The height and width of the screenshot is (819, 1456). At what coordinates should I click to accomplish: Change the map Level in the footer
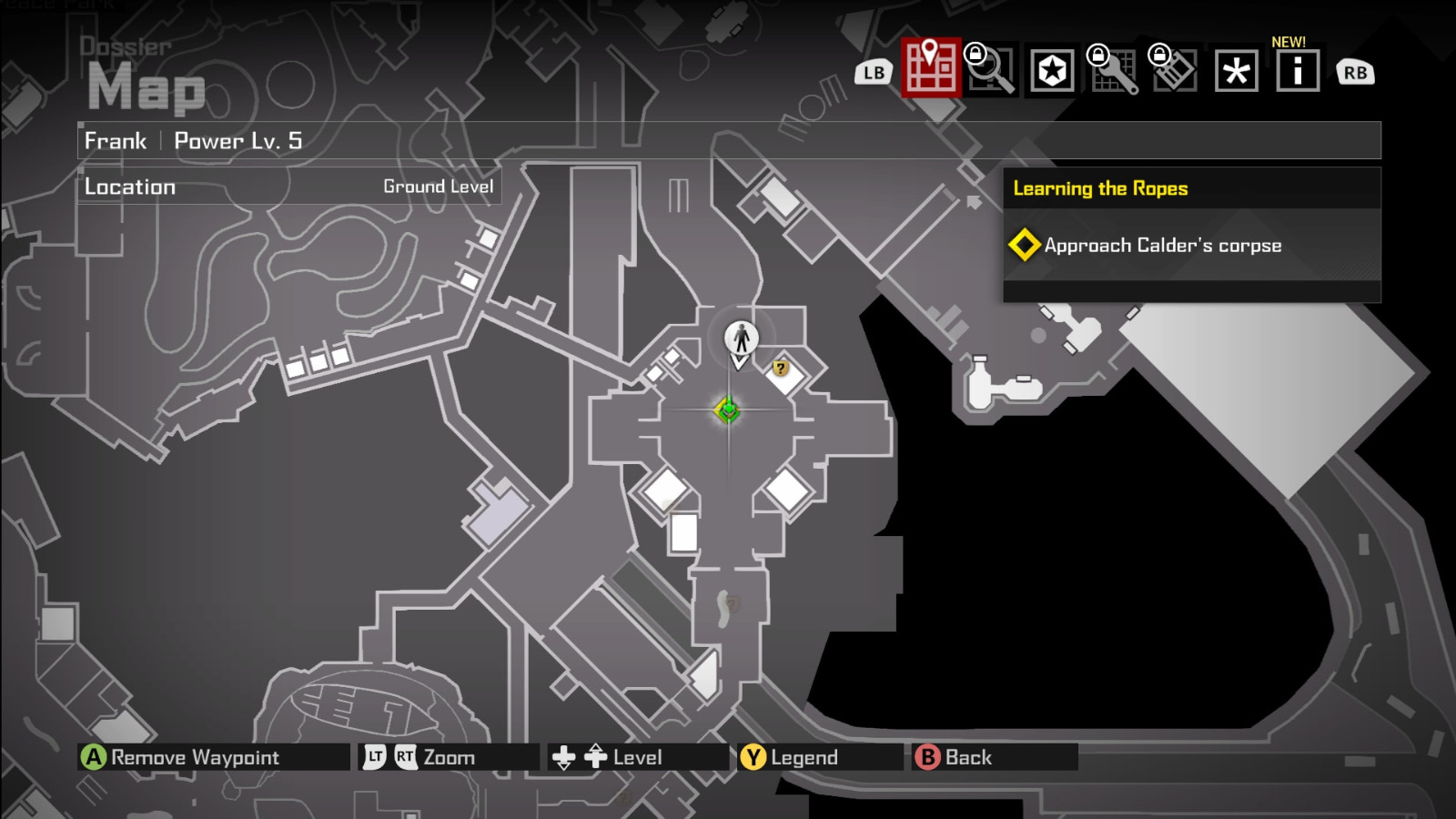[636, 757]
